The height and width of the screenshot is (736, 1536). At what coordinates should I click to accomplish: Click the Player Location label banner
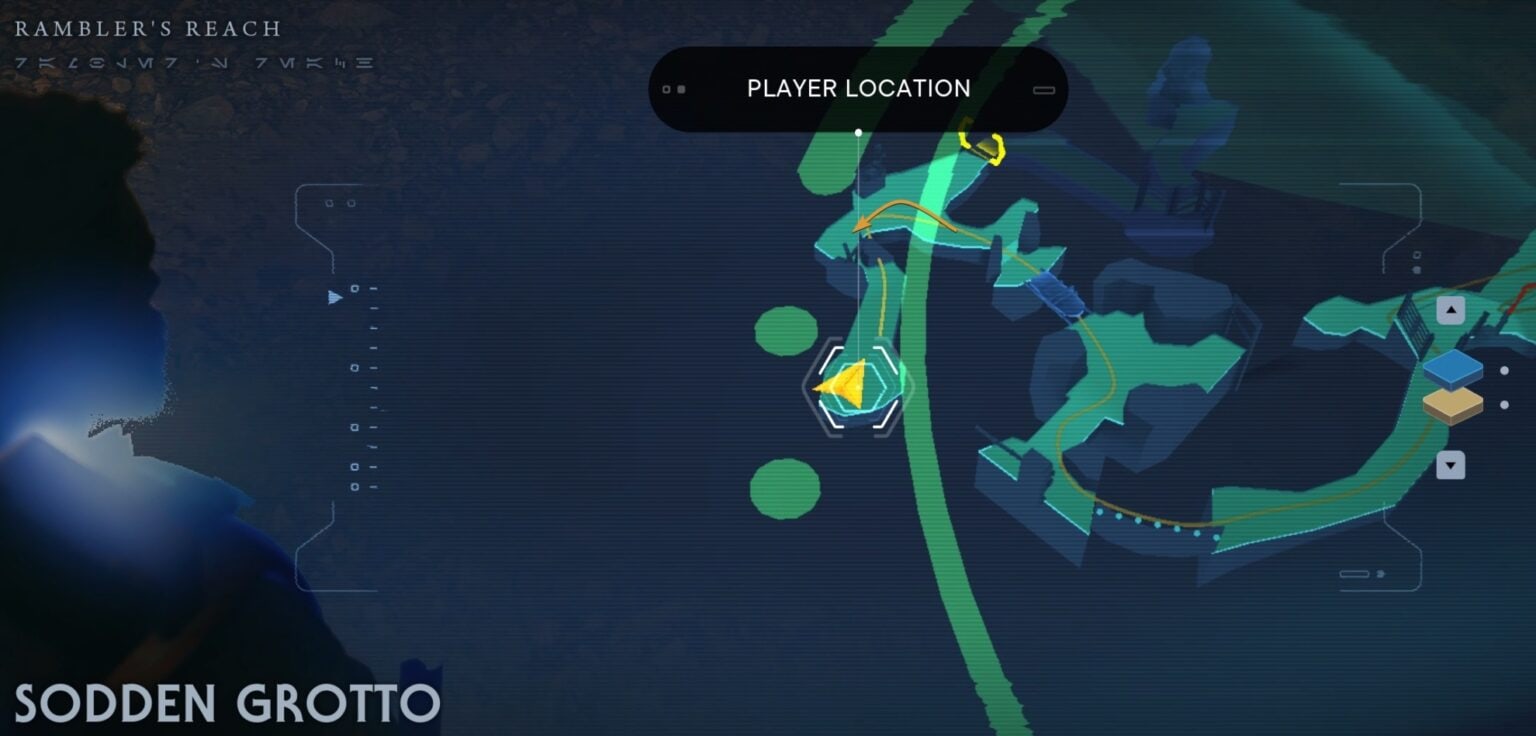tap(858, 89)
